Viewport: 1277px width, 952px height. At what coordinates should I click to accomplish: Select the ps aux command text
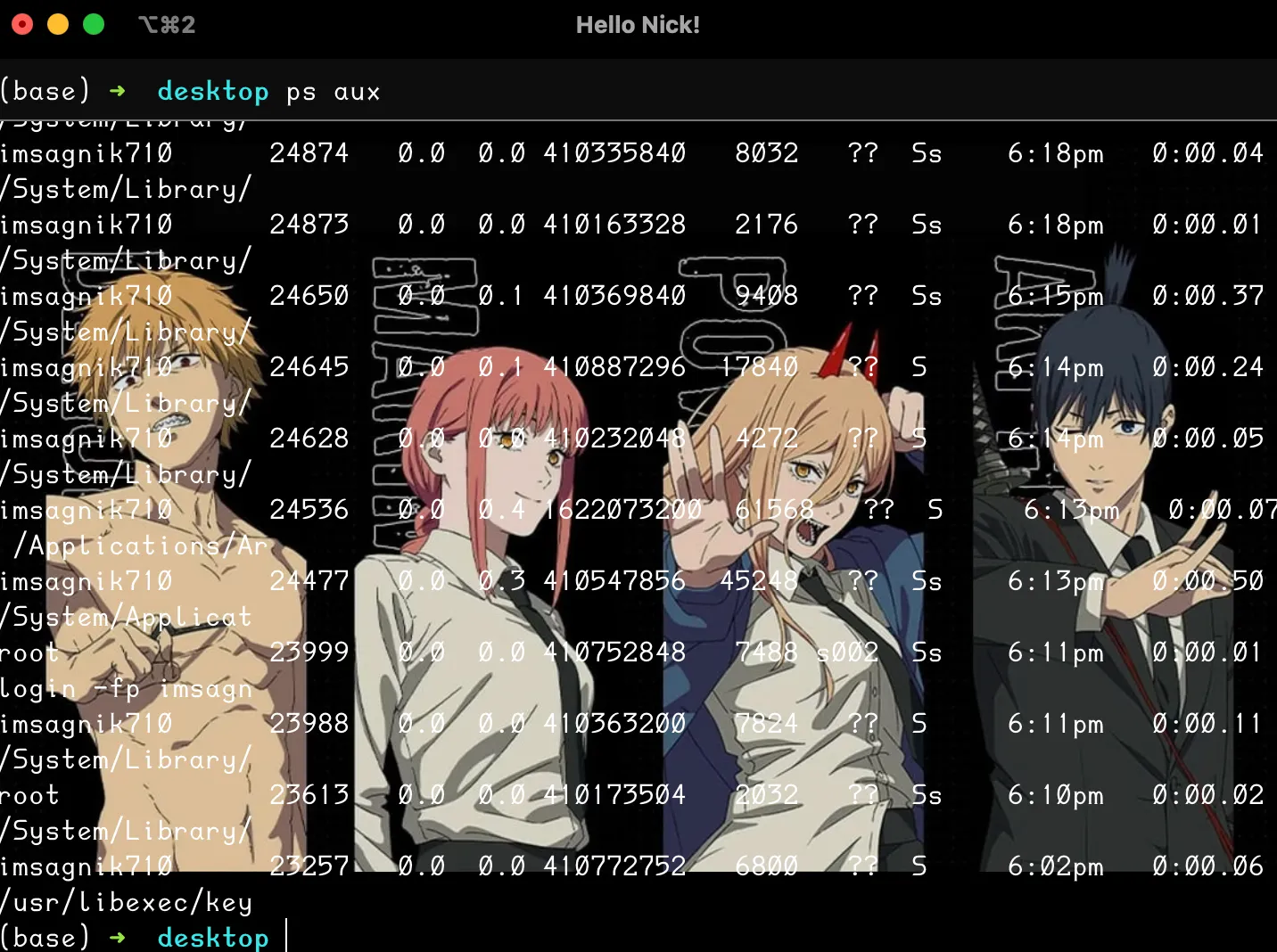334,91
